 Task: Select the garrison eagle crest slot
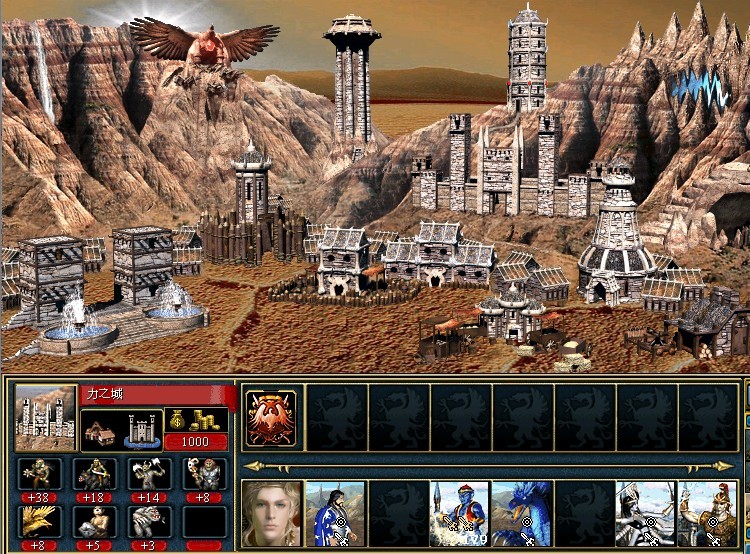click(271, 416)
